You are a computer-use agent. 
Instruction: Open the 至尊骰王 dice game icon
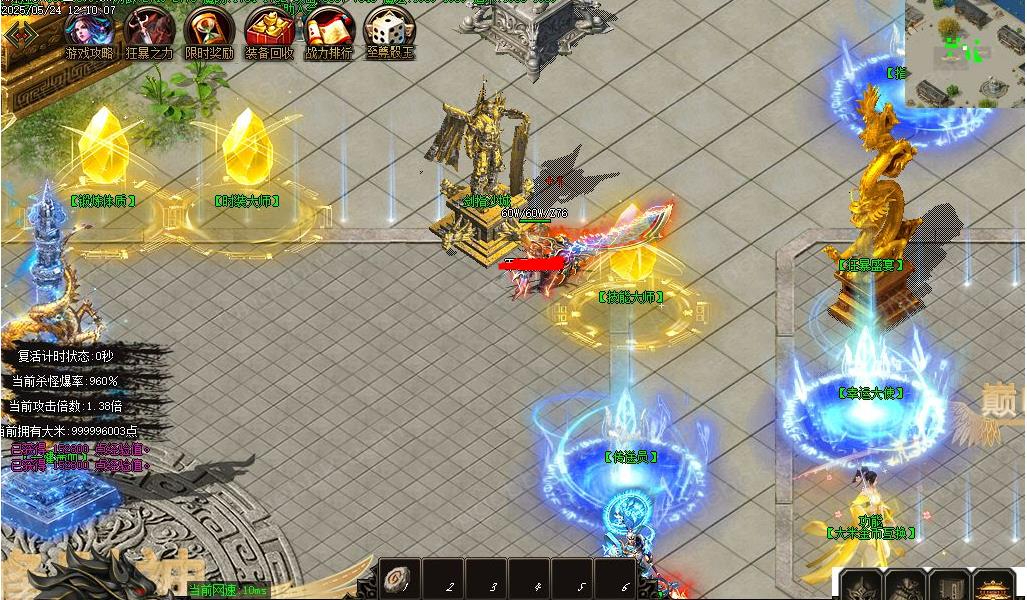pos(389,30)
